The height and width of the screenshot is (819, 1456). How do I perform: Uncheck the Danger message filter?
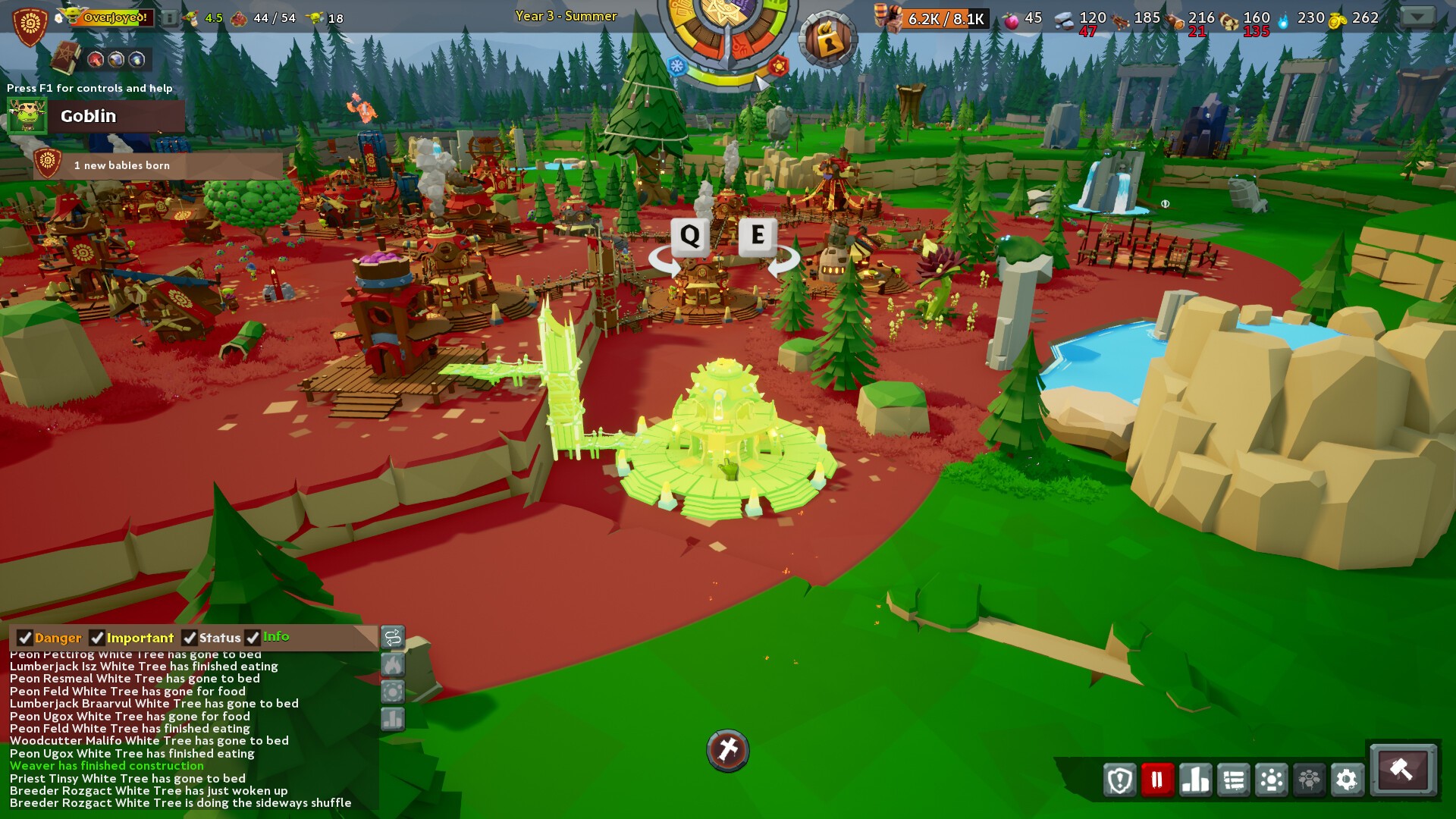click(x=25, y=638)
